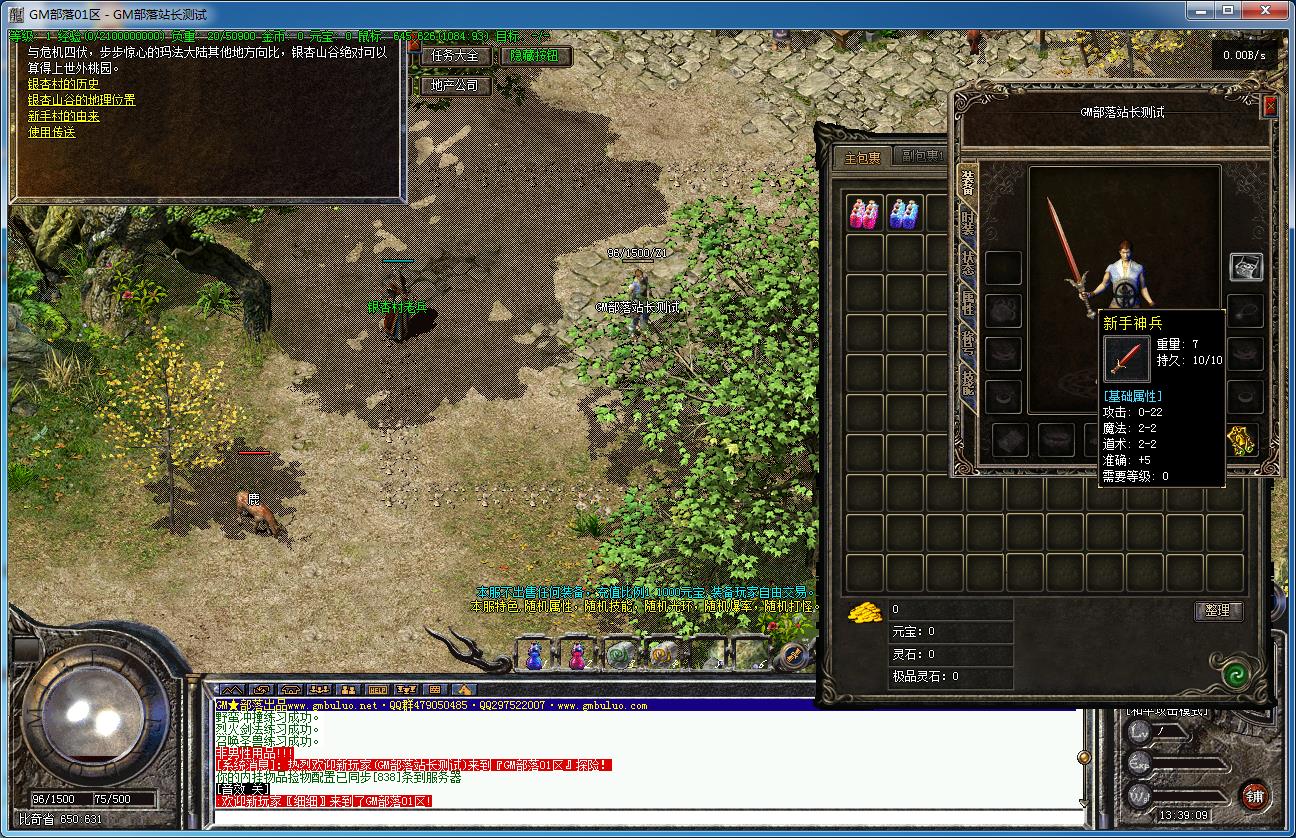This screenshot has width=1296, height=838.
Task: Select the blue potion bundle in the bag
Action: [905, 214]
